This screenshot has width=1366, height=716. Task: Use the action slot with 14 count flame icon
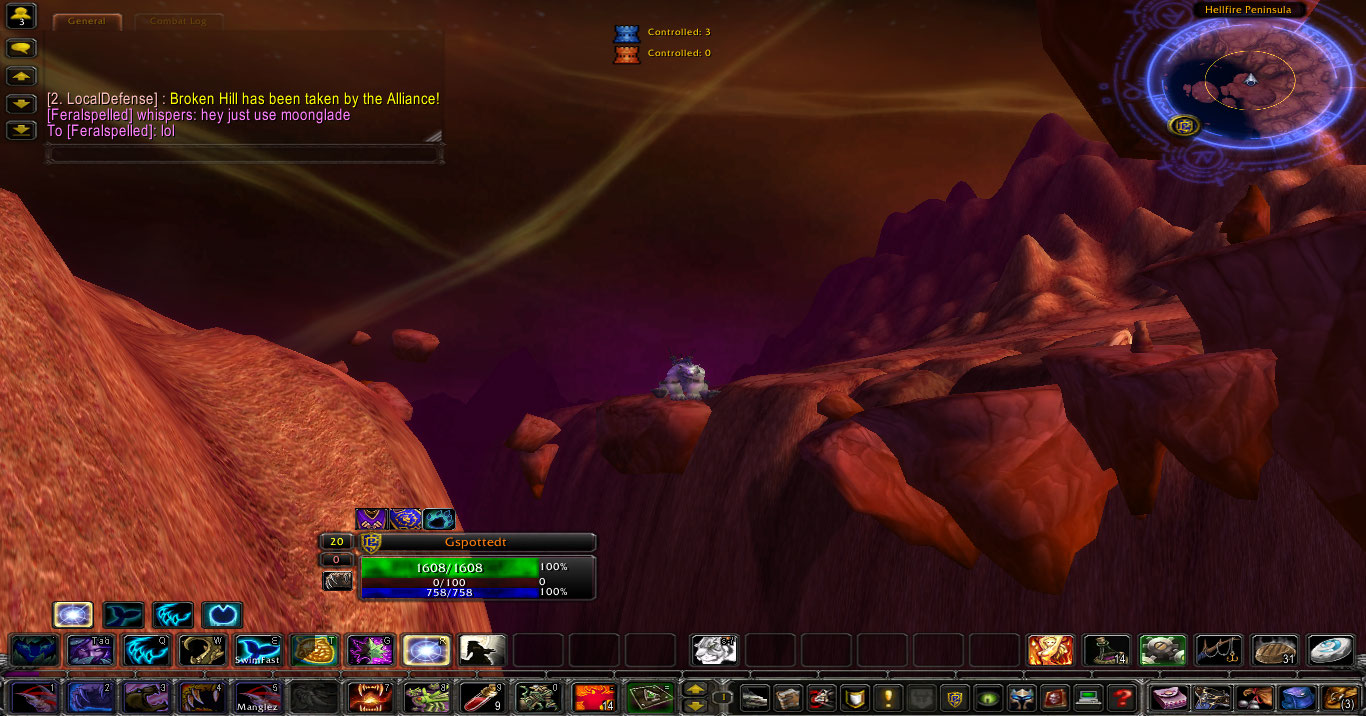pyautogui.click(x=594, y=696)
